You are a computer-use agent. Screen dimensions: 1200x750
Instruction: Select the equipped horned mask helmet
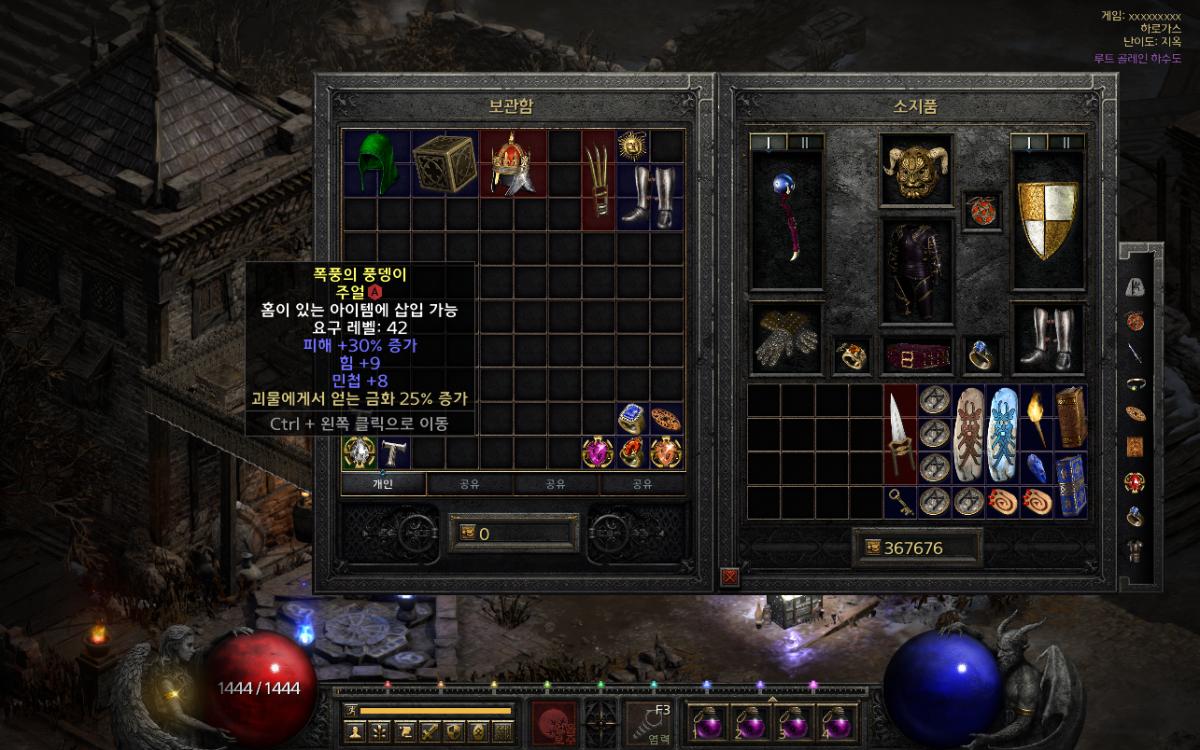pos(914,170)
